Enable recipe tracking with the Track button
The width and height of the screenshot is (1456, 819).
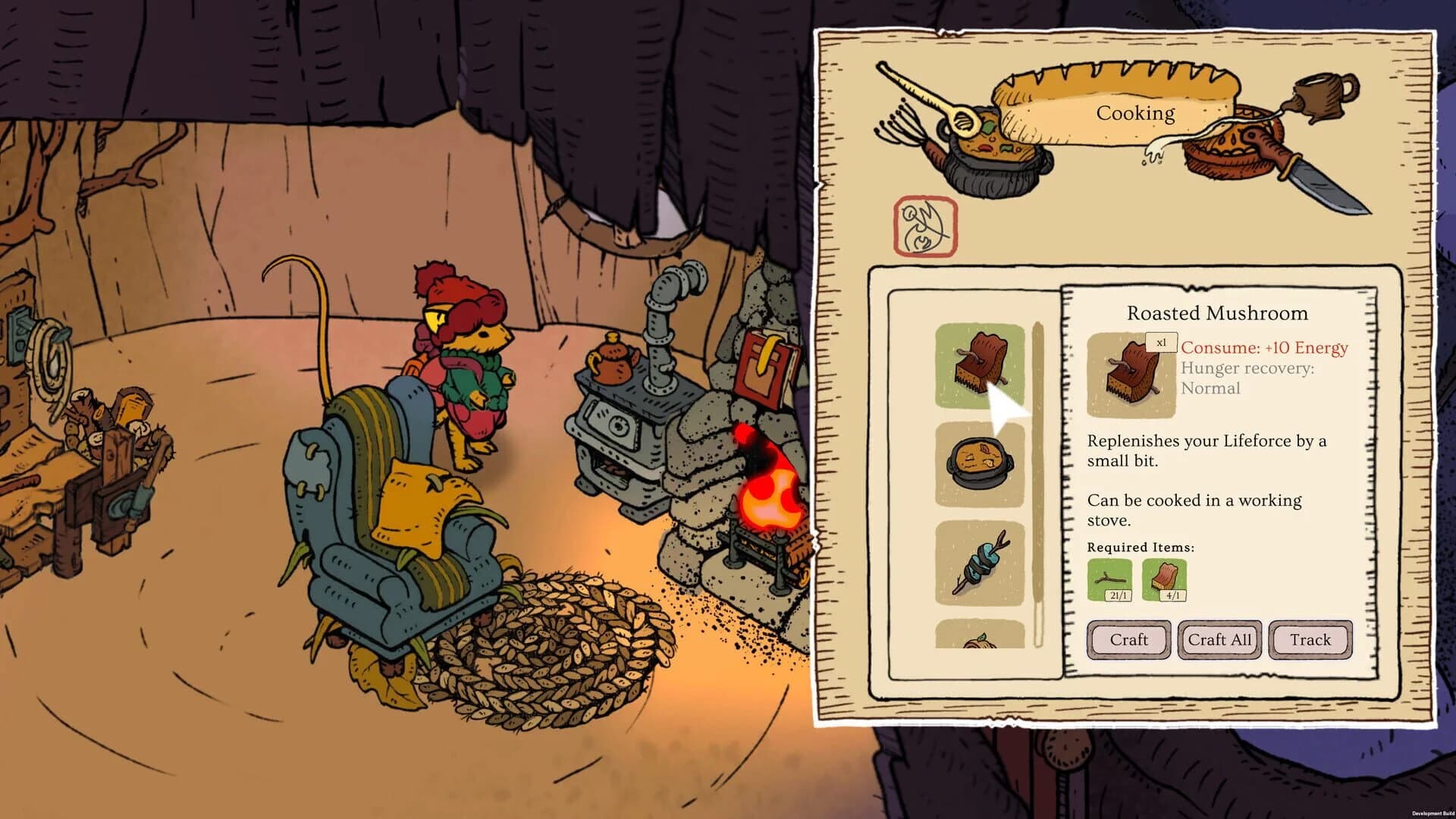pyautogui.click(x=1311, y=639)
